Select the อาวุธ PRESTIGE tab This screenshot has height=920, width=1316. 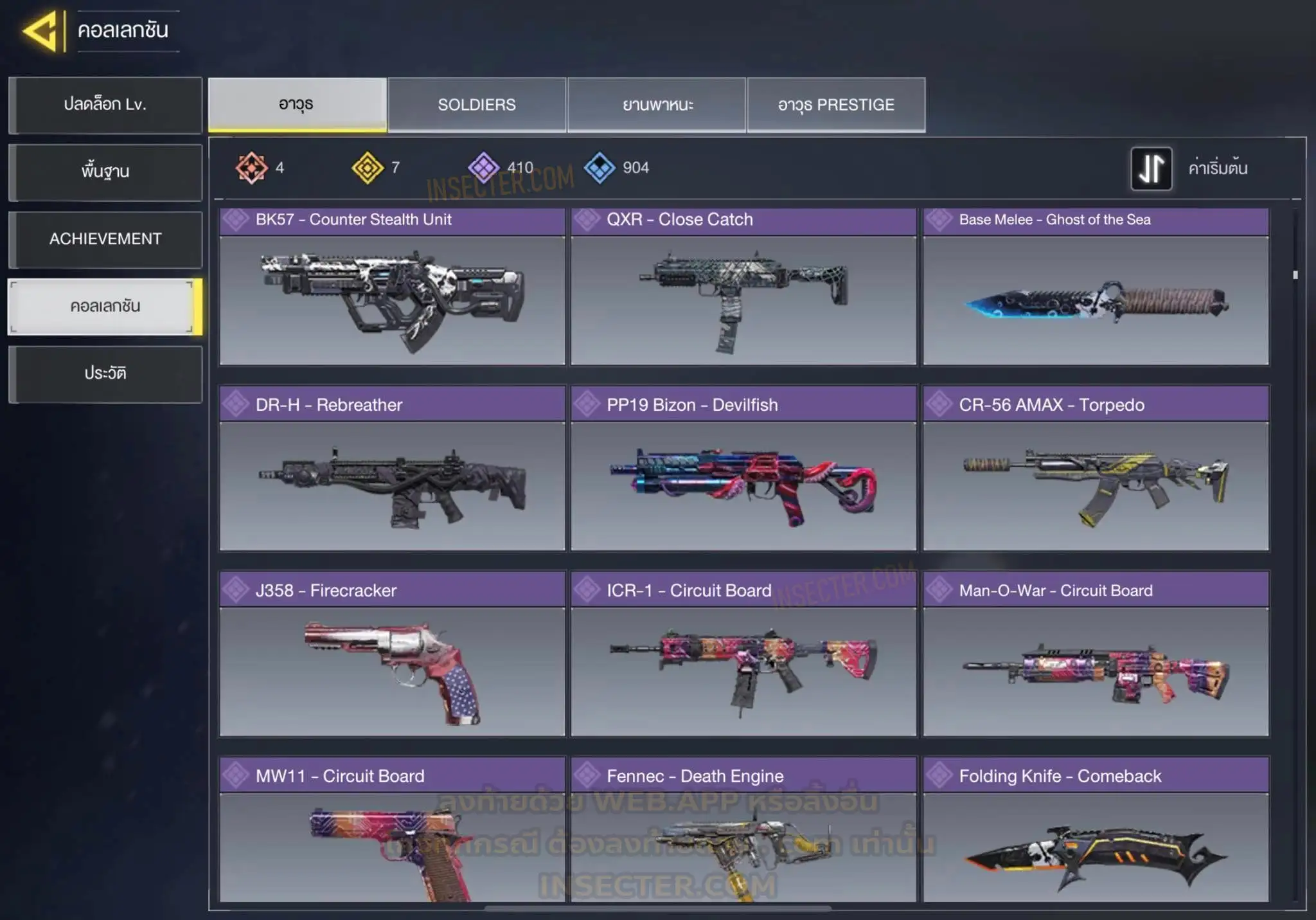click(836, 105)
